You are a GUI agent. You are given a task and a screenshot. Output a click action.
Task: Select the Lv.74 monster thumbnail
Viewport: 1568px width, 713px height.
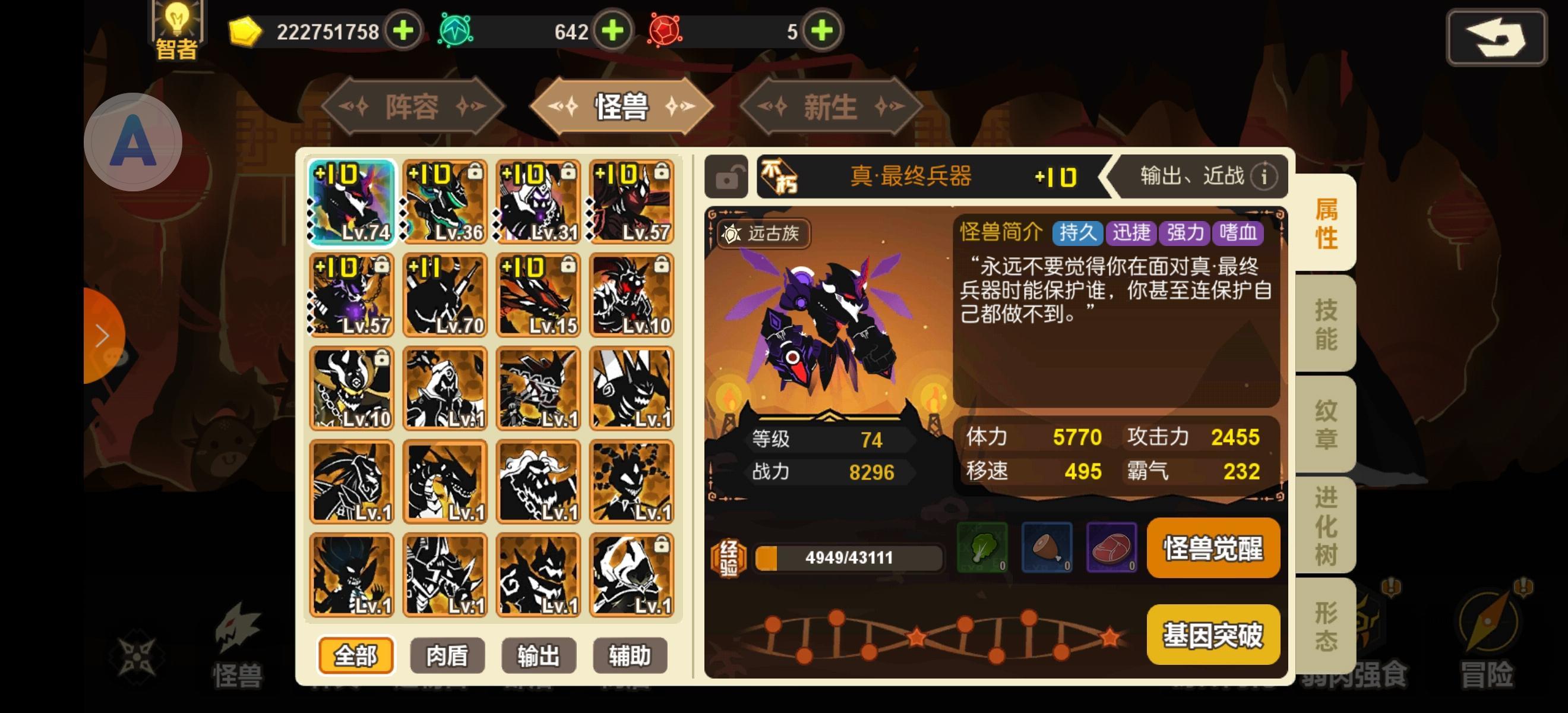351,201
